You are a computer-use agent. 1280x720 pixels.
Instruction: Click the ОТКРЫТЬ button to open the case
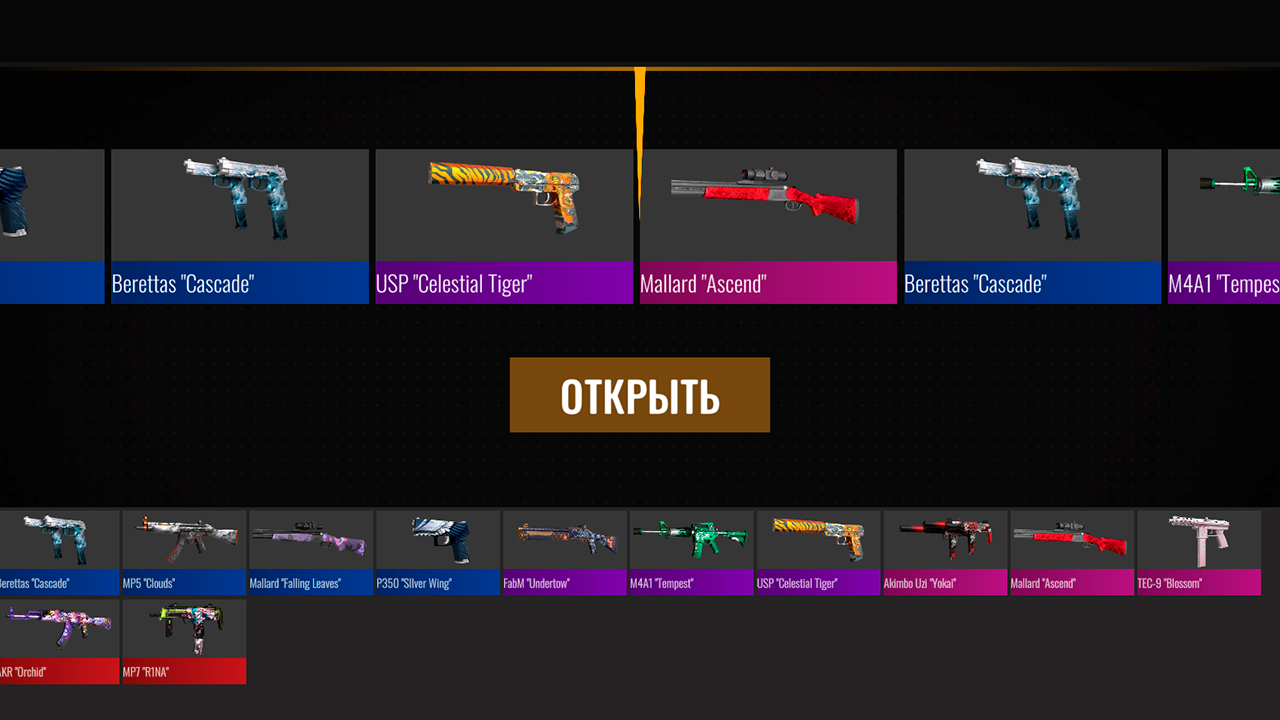coord(639,394)
